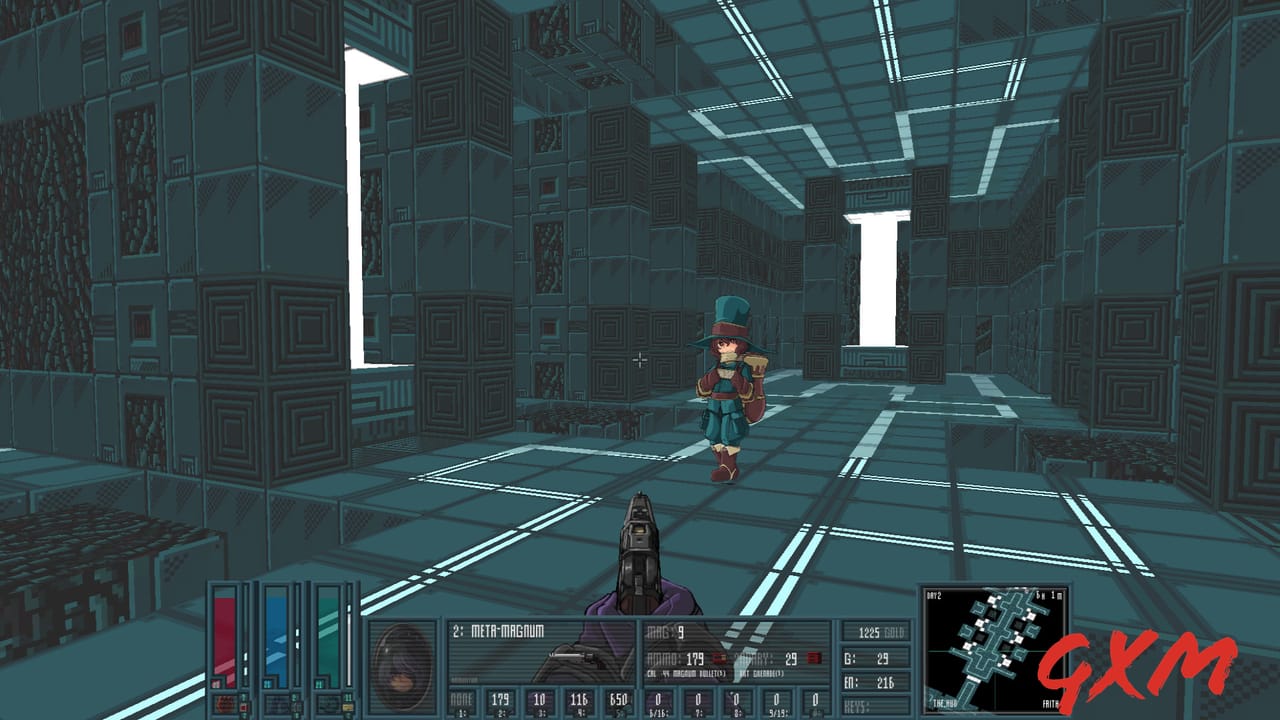This screenshot has width=1280, height=720.
Task: Open the character portrait frame on the HUD
Action: pyautogui.click(x=403, y=665)
